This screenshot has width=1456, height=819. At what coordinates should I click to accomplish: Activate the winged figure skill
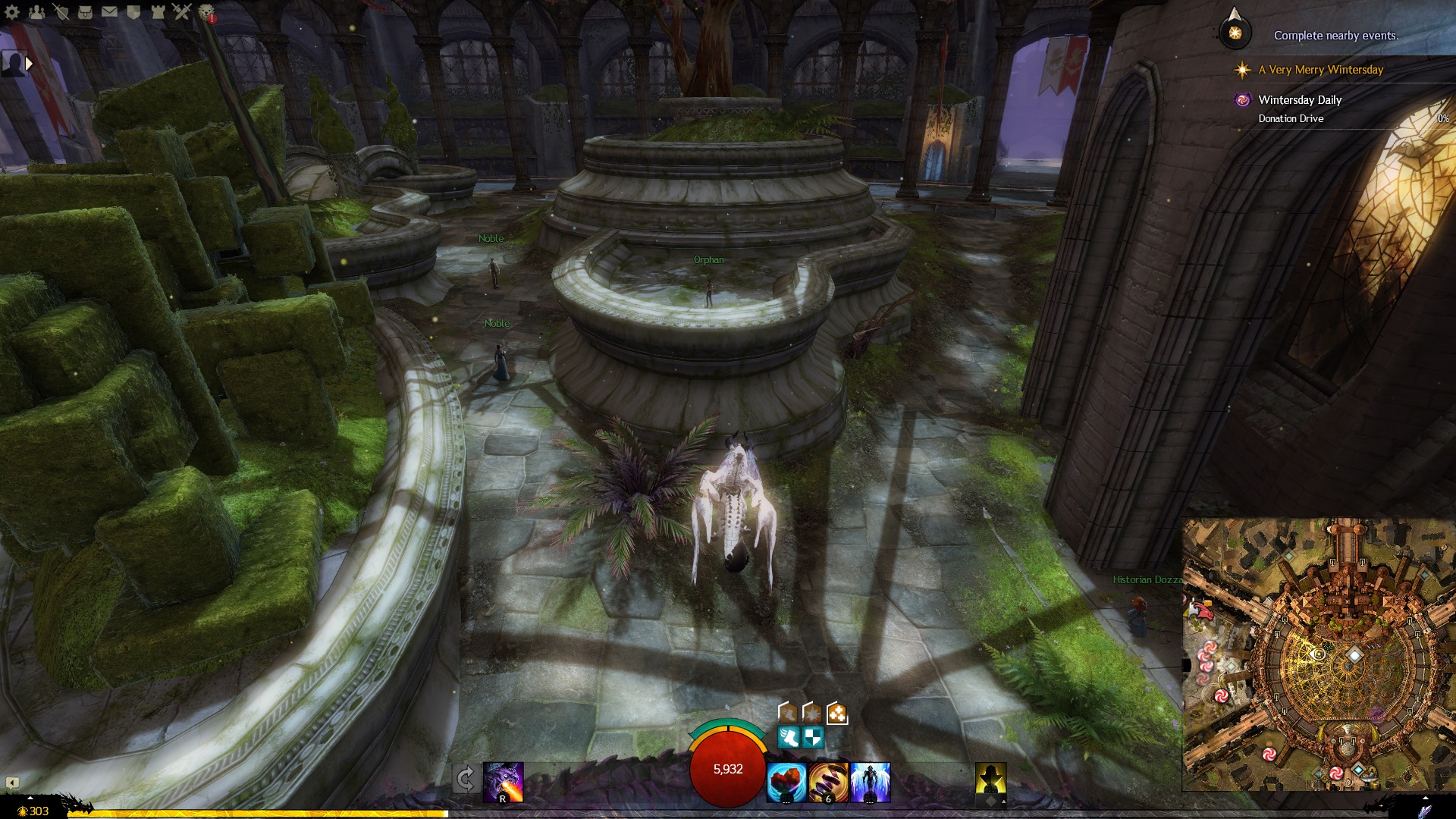[870, 782]
